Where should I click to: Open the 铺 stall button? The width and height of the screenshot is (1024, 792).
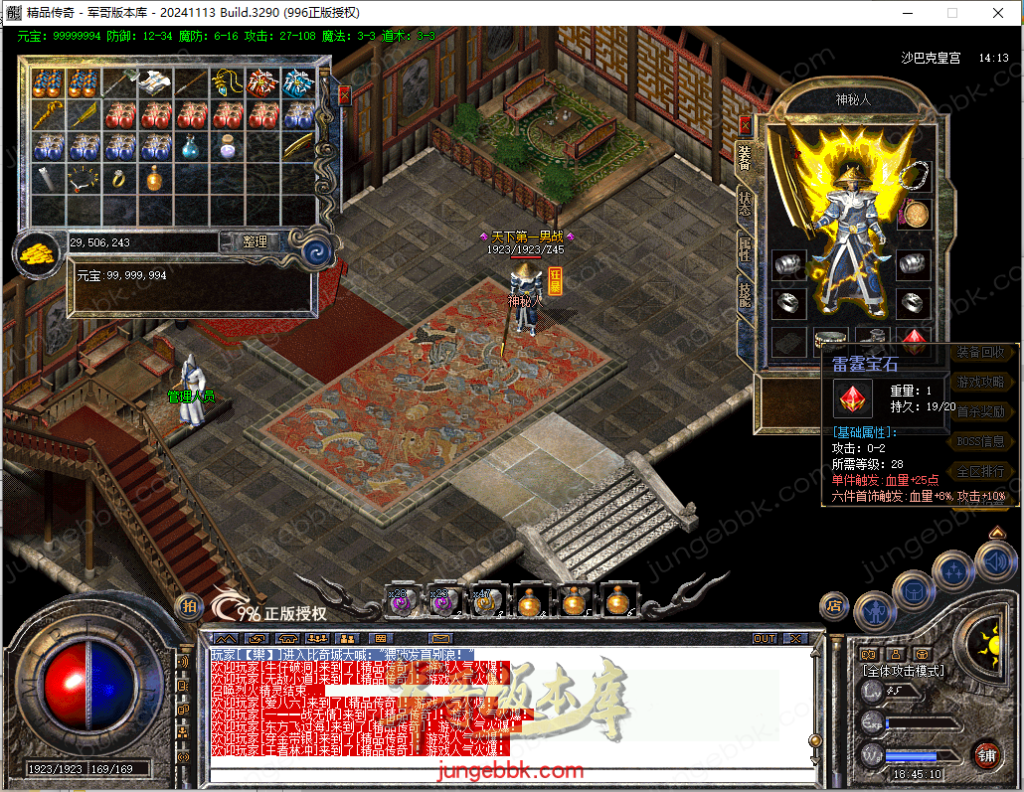click(987, 754)
